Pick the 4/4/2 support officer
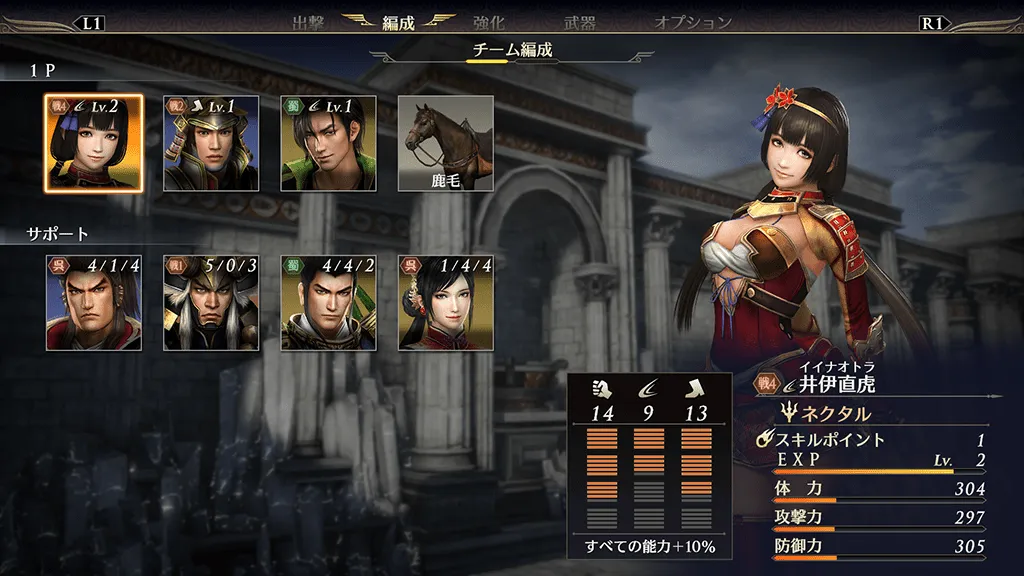The image size is (1024, 576). pos(328,302)
